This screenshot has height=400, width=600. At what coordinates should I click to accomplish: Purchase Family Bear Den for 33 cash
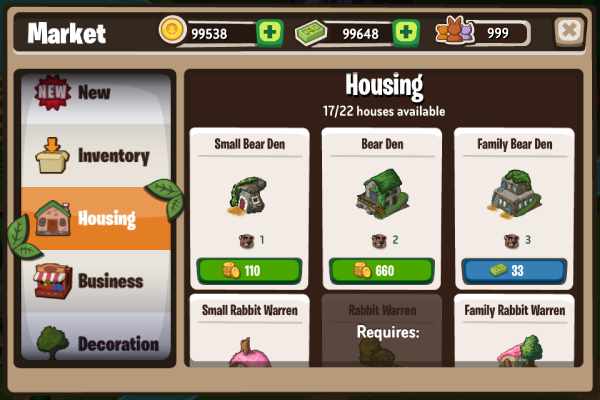(x=513, y=271)
